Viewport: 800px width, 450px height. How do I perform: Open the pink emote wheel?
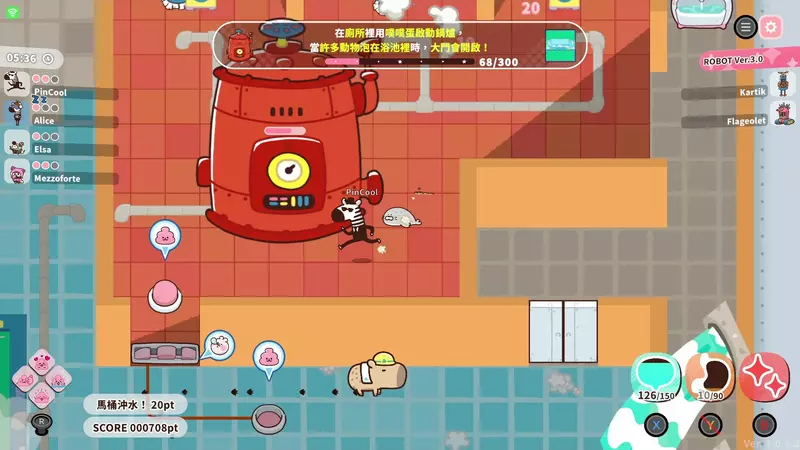(x=42, y=379)
